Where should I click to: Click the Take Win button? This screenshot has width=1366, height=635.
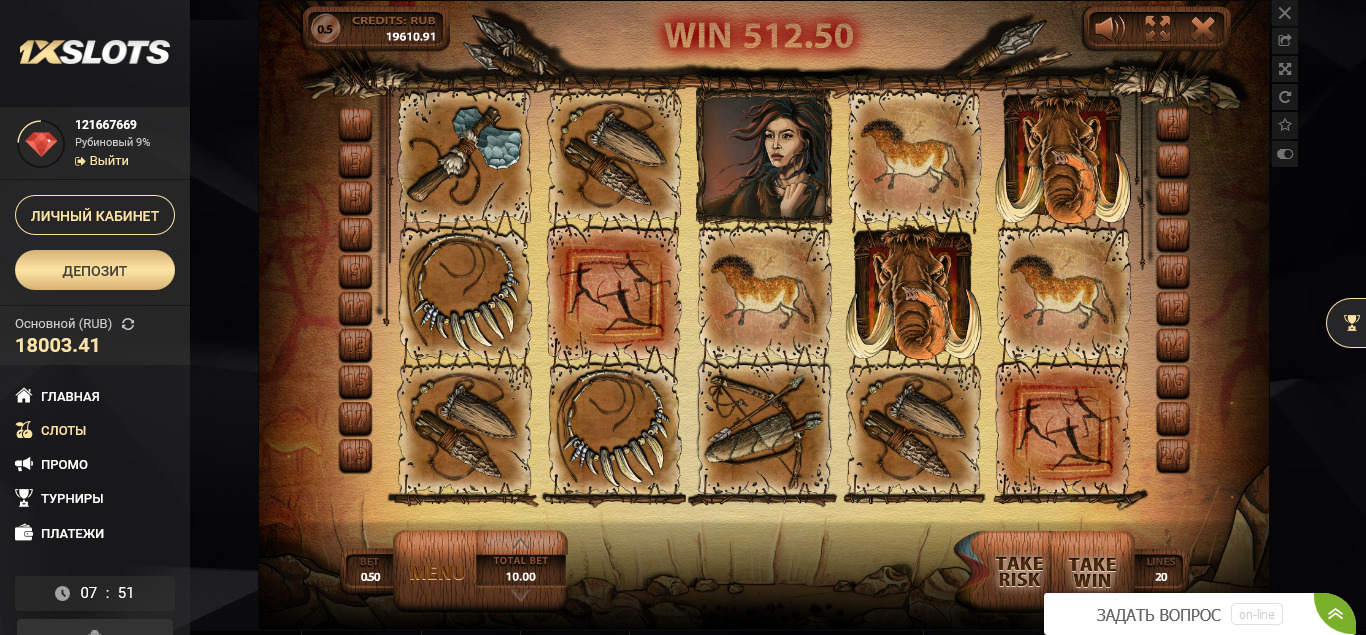1092,572
